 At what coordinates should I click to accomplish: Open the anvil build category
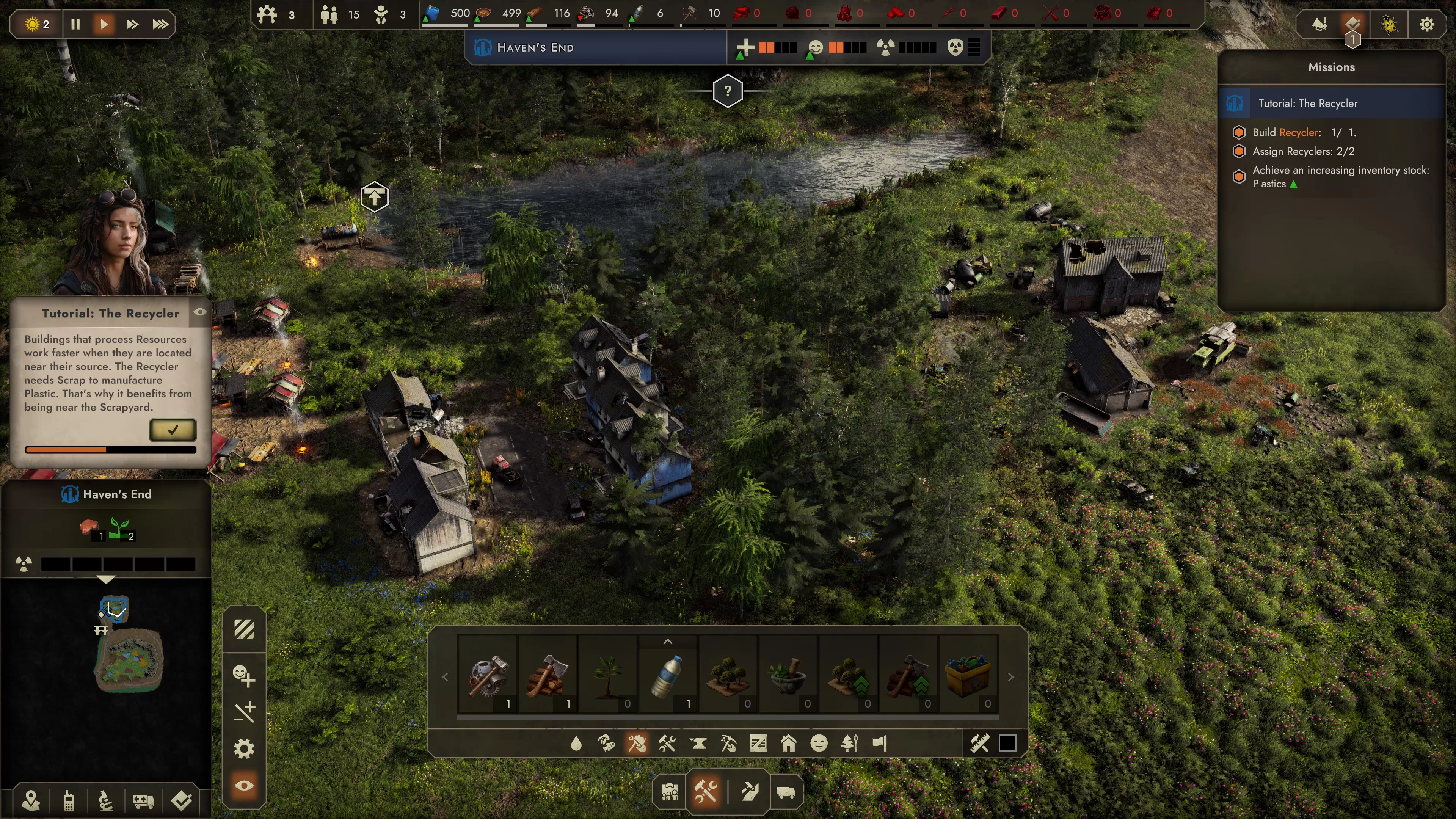pyautogui.click(x=698, y=743)
